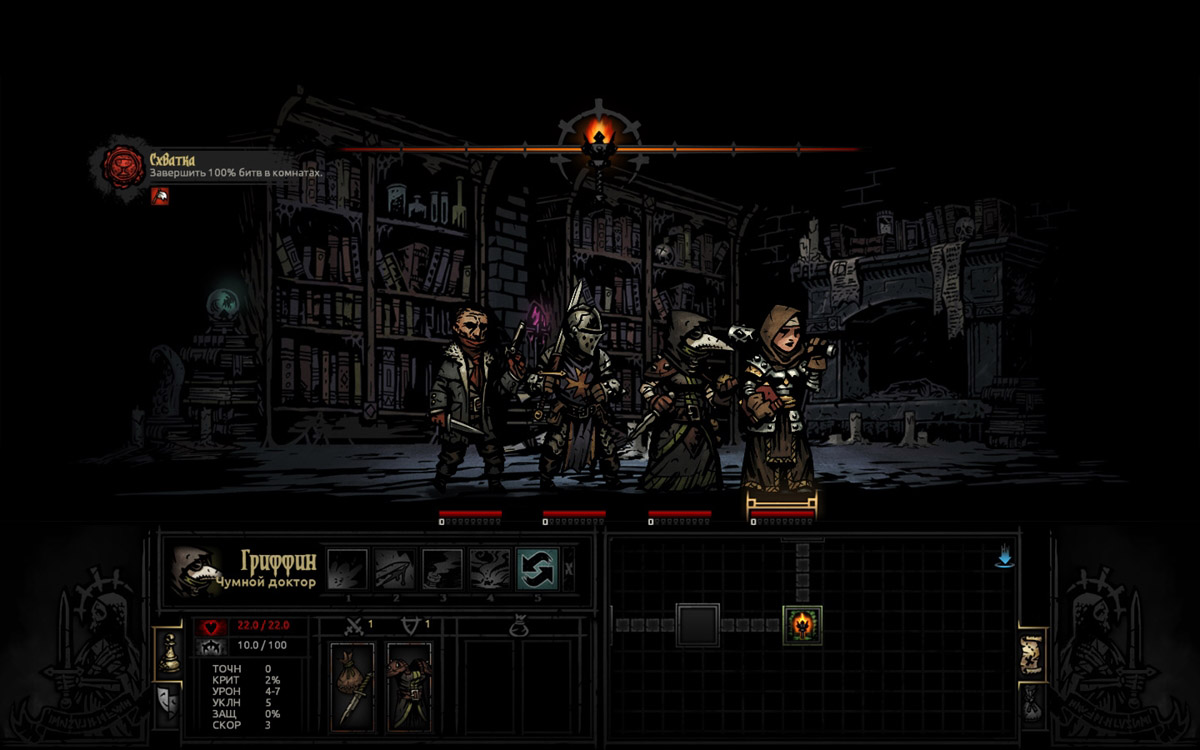The height and width of the screenshot is (750, 1200).
Task: Switch to the chess pawn stats tab
Action: [x=169, y=653]
